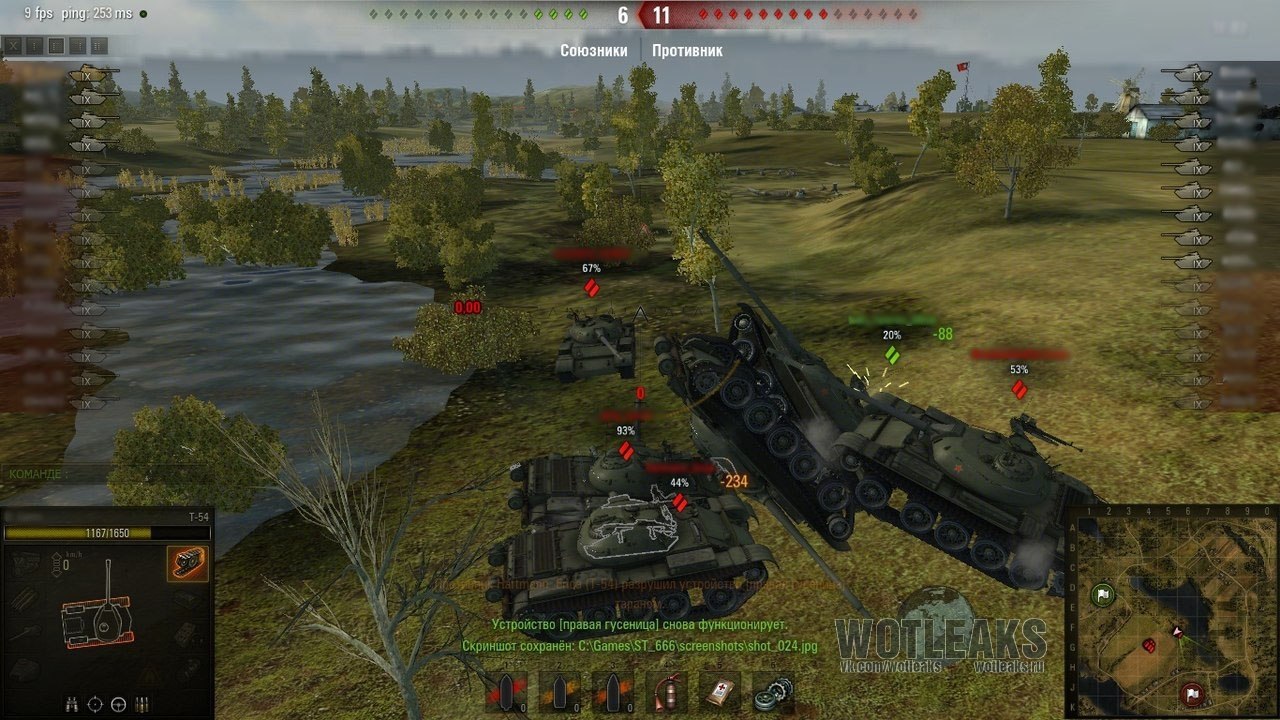Click the green allied base minimap marker
The width and height of the screenshot is (1280, 720).
(x=1102, y=595)
